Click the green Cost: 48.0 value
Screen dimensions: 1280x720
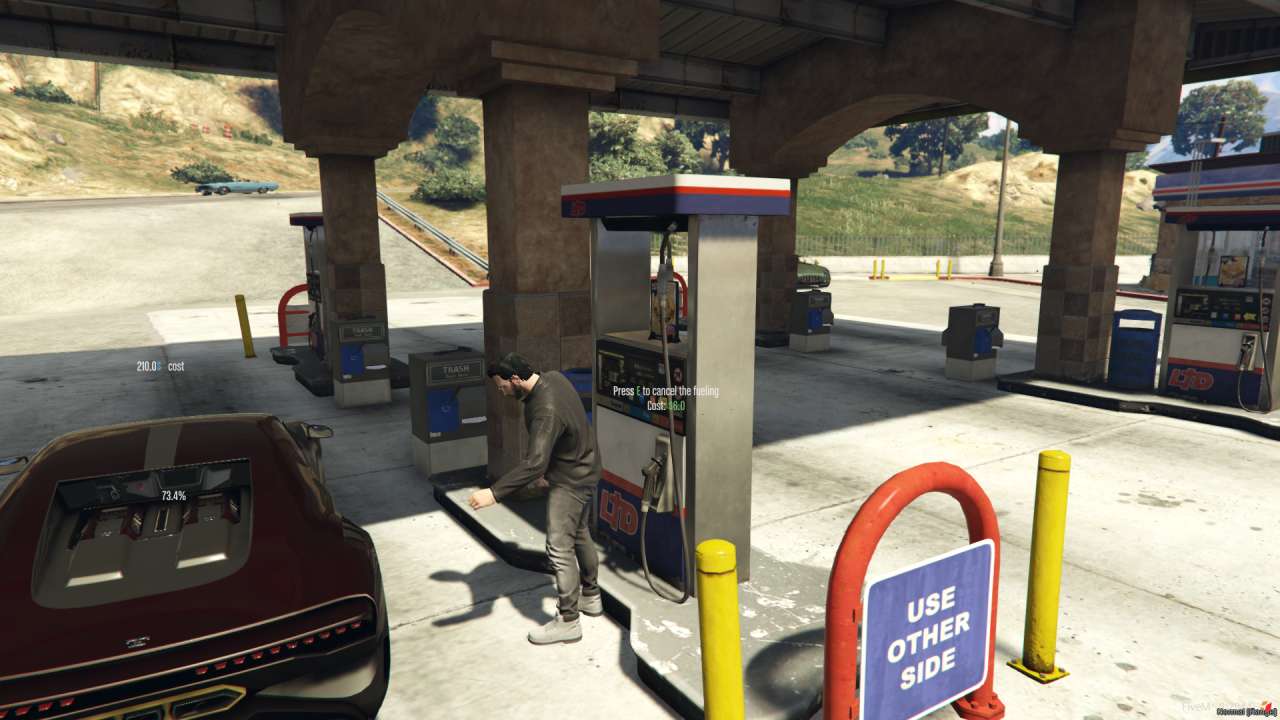(675, 406)
